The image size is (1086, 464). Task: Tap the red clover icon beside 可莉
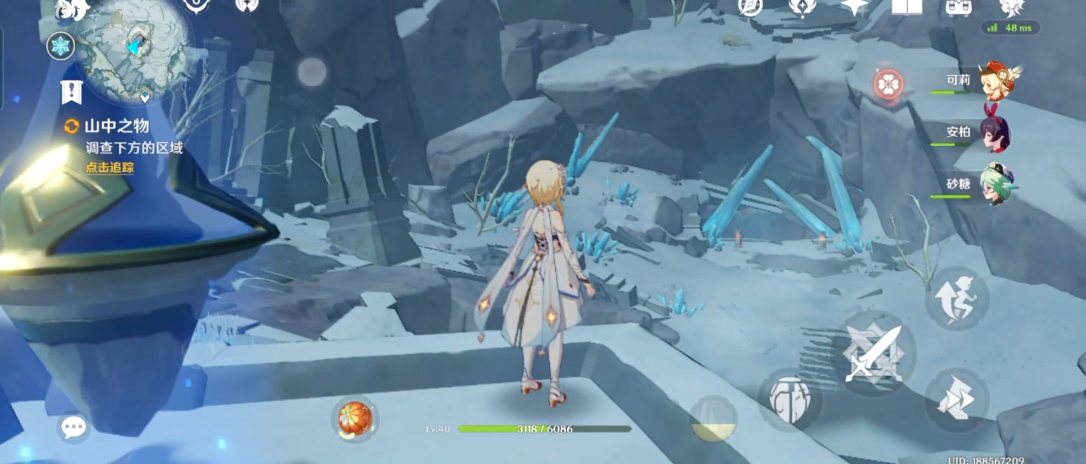click(x=888, y=85)
